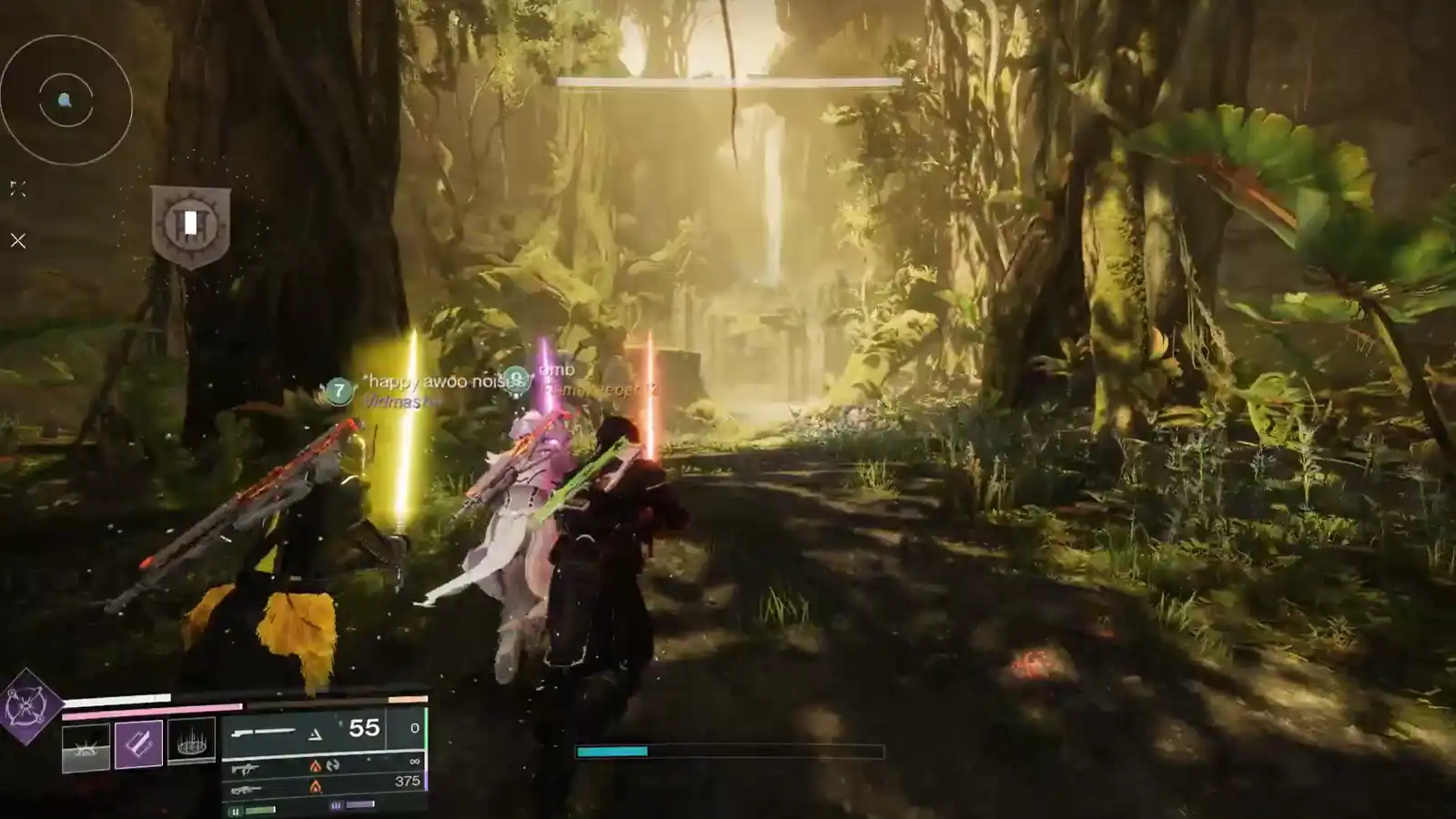The image size is (1456, 819).
Task: Click the happy awoo noises chat message
Action: 435,382
